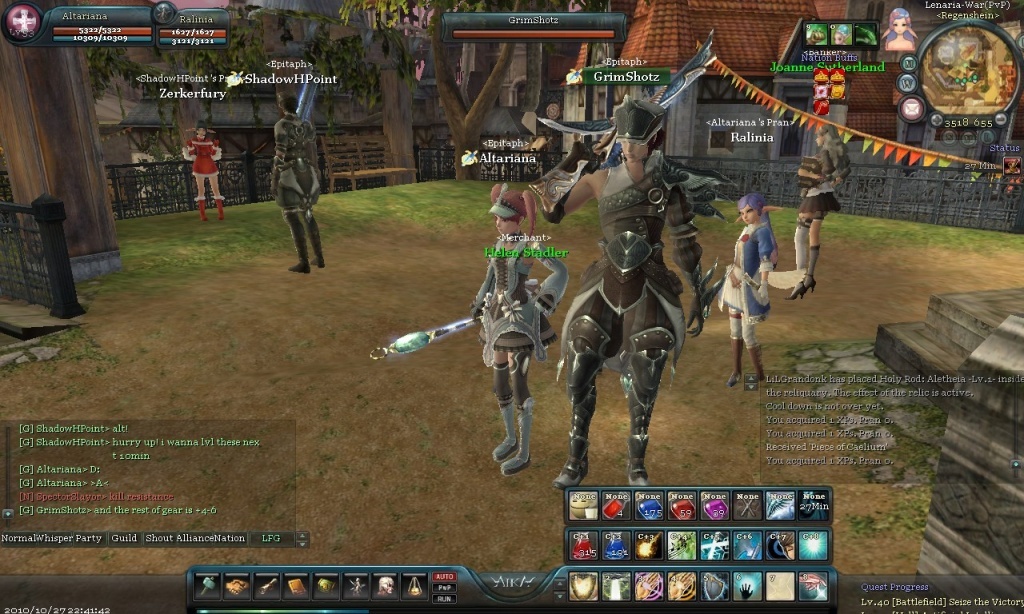Use the red potion in the C+1 slot
The width and height of the screenshot is (1024, 614).
coord(583,546)
